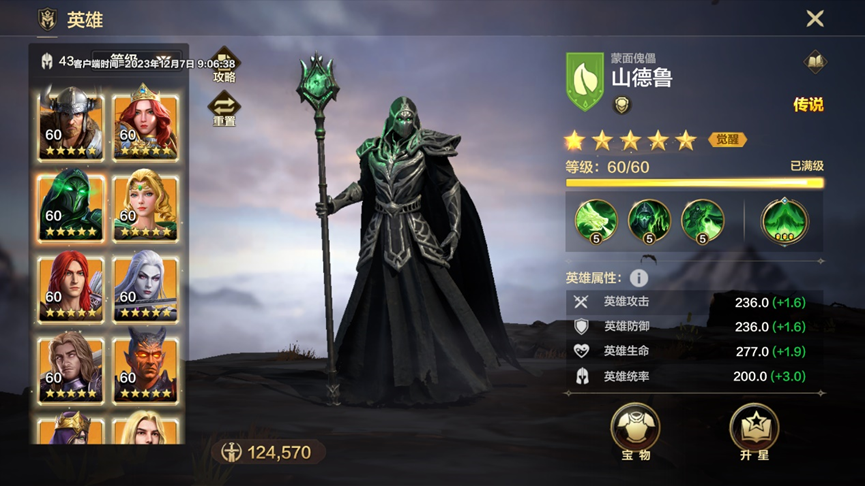Inspect the masked-face skill icon
The image size is (865, 486).
[x=649, y=220]
